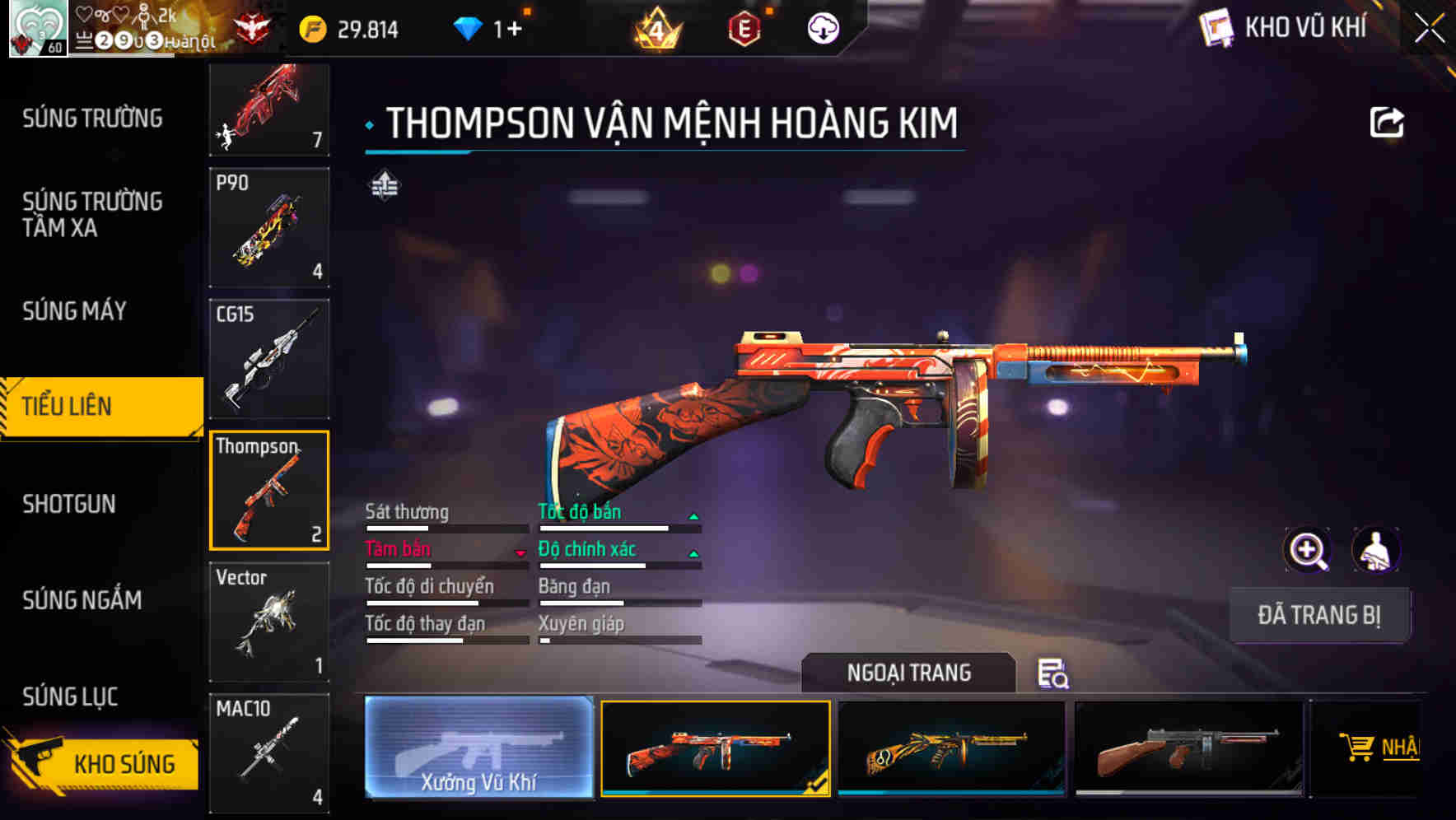Select the Vector weapon thumbnail

tap(269, 622)
